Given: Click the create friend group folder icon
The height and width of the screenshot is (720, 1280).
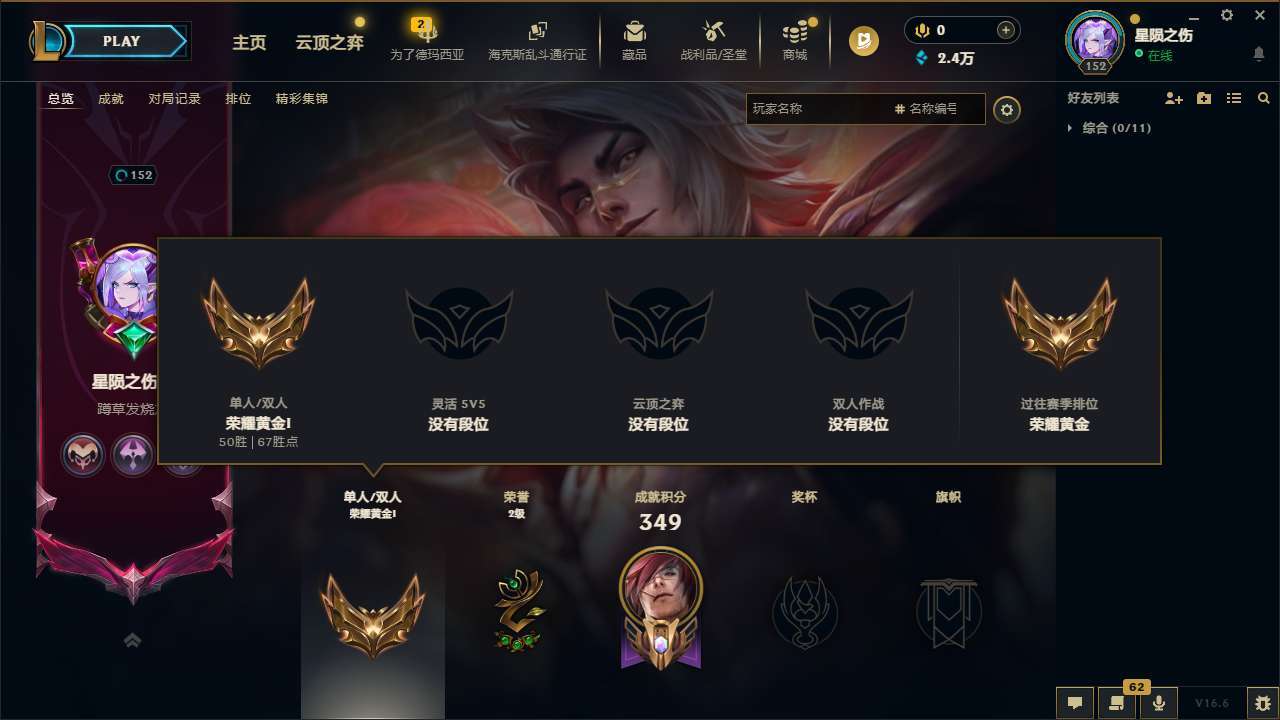Looking at the screenshot, I should tap(1202, 98).
